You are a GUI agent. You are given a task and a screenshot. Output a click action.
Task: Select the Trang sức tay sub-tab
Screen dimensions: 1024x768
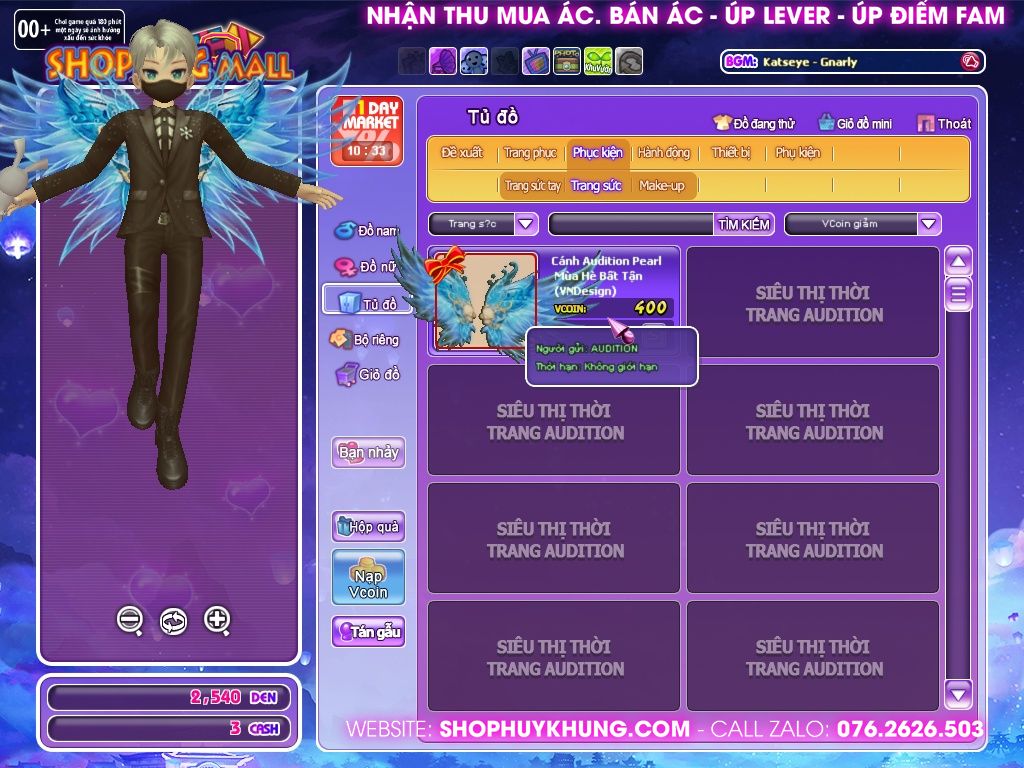pos(532,186)
